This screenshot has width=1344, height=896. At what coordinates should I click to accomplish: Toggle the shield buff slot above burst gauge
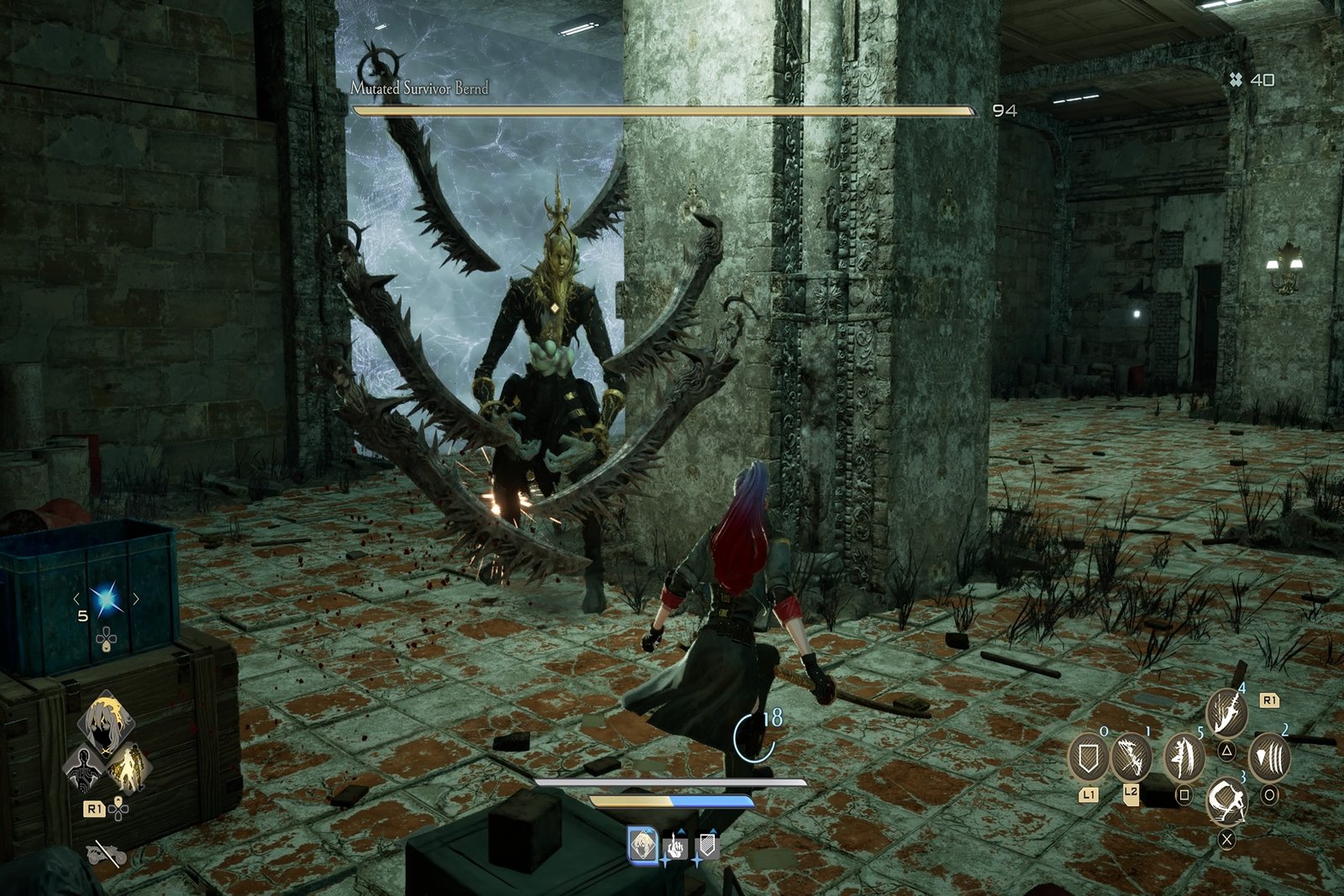tap(707, 845)
